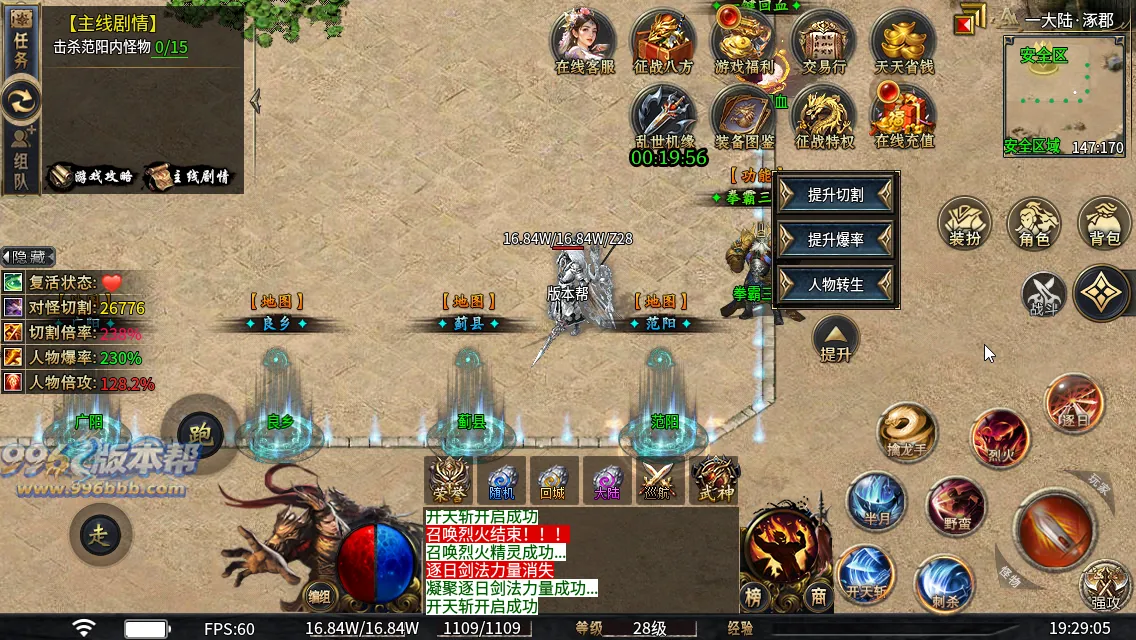Activate the 野蛮 charge skill

(956, 506)
